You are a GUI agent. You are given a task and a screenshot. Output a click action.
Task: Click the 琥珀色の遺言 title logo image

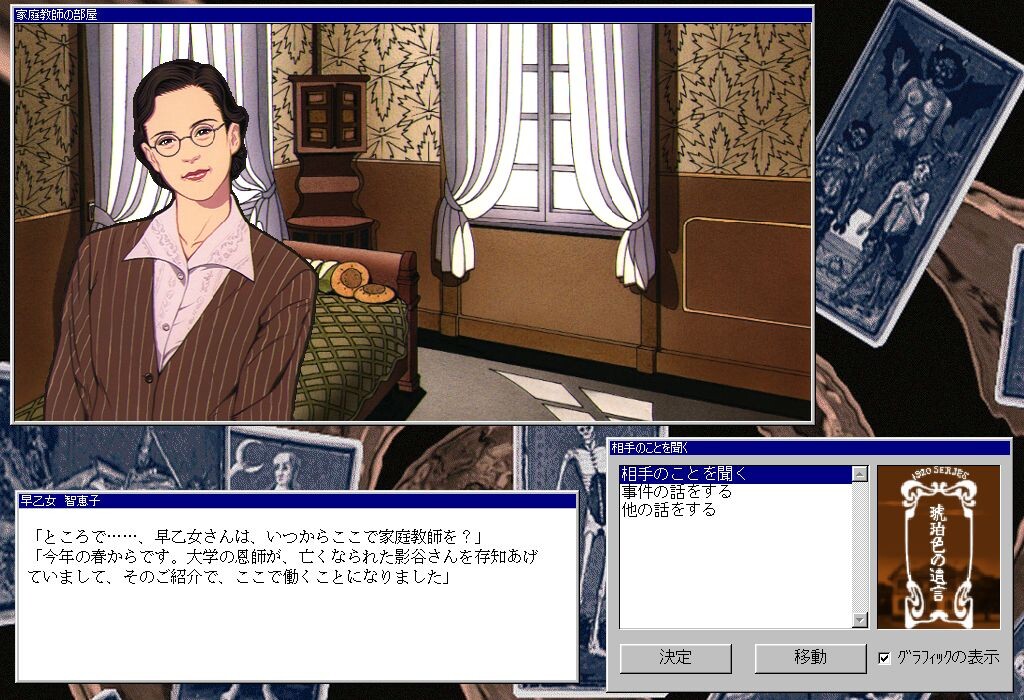pos(938,546)
